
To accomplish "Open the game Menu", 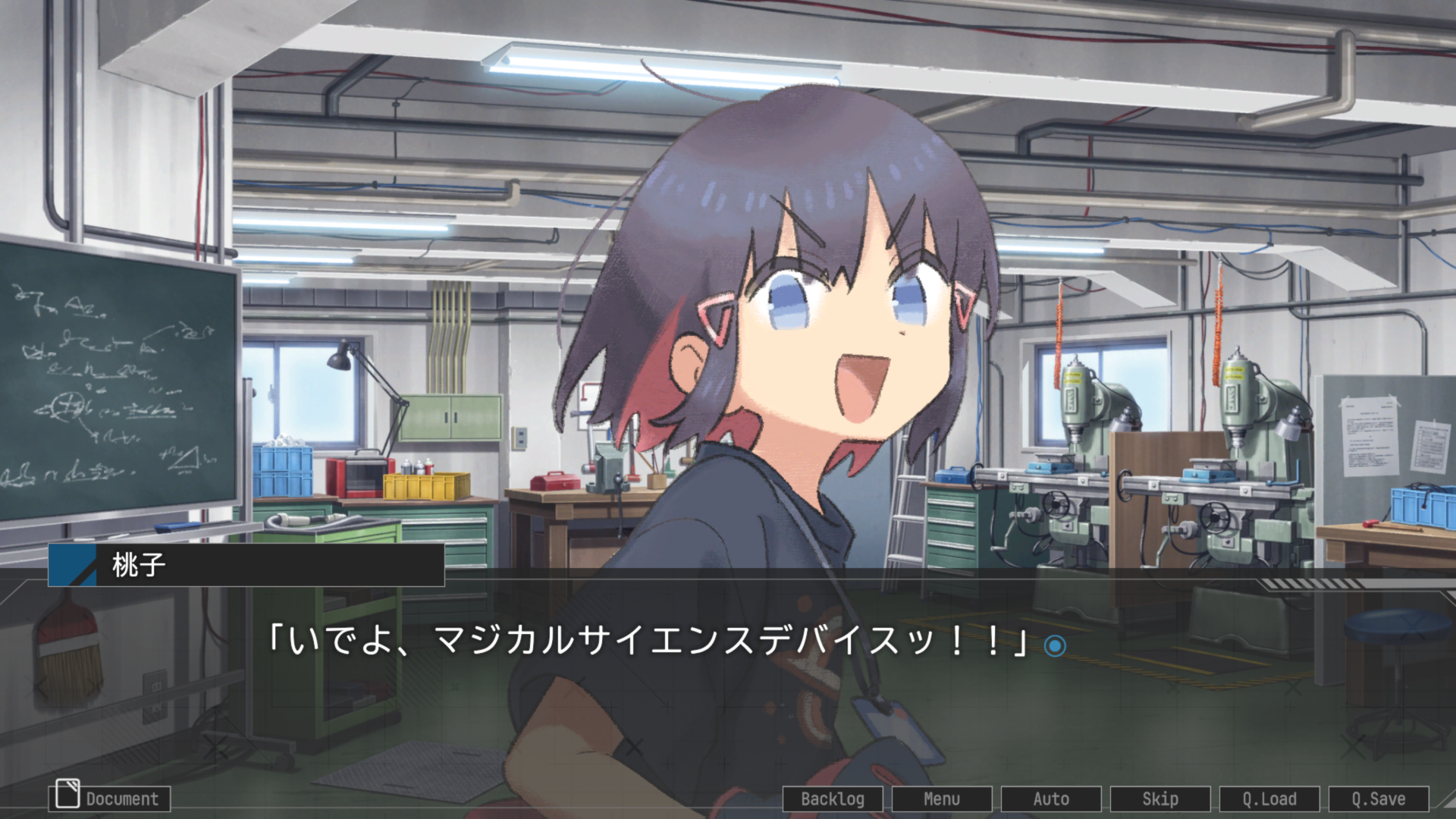I will (x=942, y=799).
